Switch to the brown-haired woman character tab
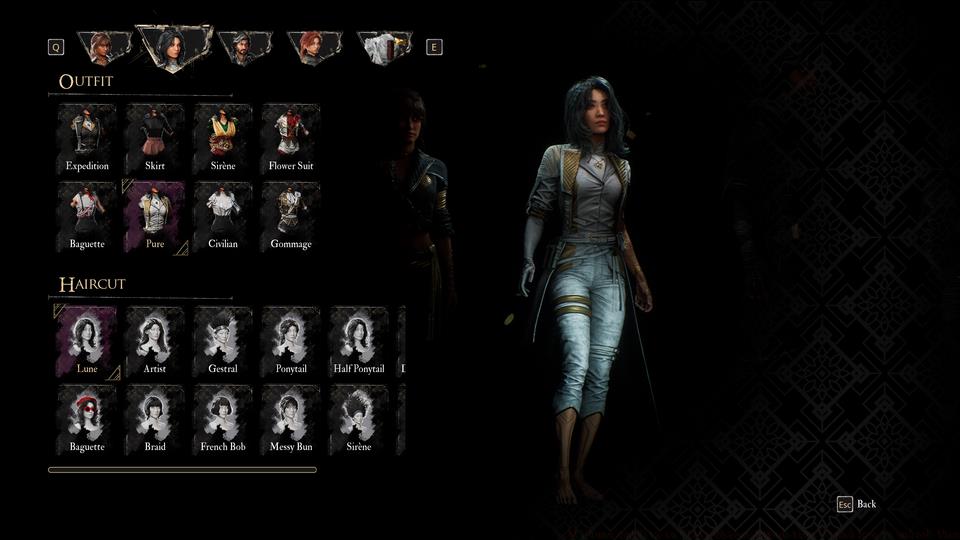The height and width of the screenshot is (540, 960). pos(104,46)
